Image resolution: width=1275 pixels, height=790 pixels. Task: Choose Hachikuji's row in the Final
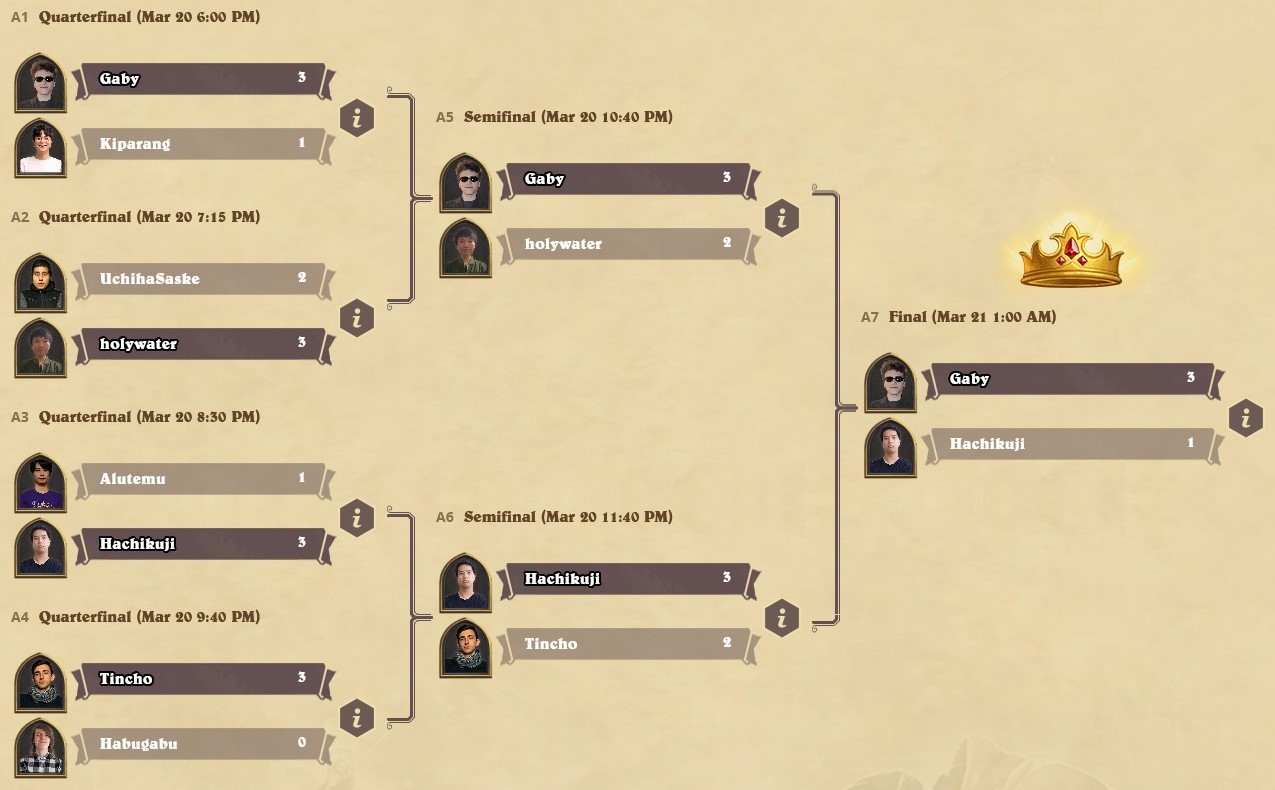coord(1068,444)
